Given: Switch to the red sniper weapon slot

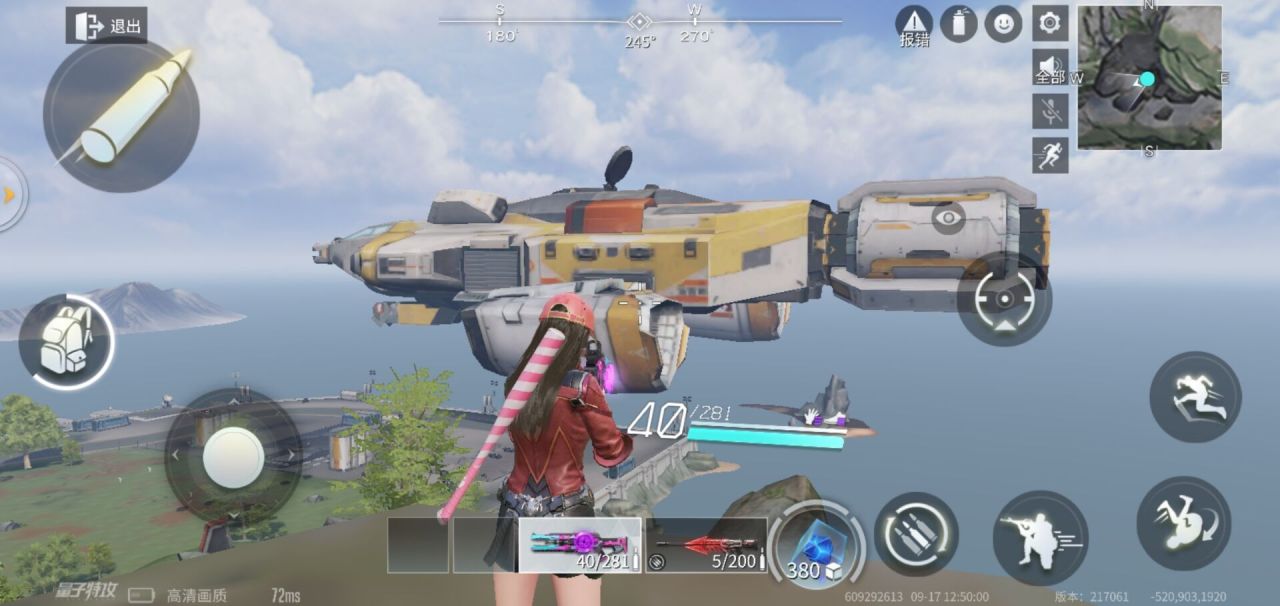Looking at the screenshot, I should point(706,545).
